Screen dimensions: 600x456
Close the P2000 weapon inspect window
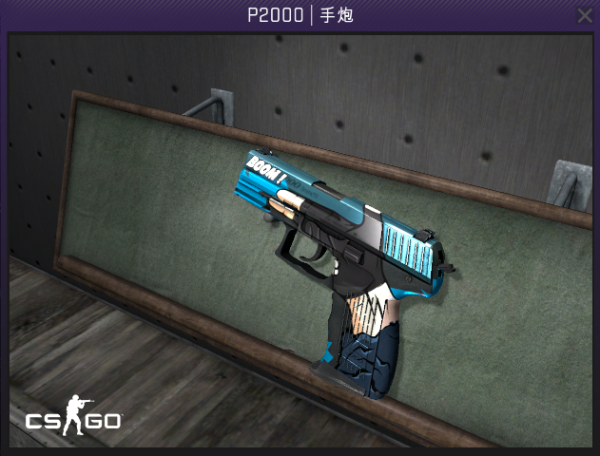click(585, 15)
